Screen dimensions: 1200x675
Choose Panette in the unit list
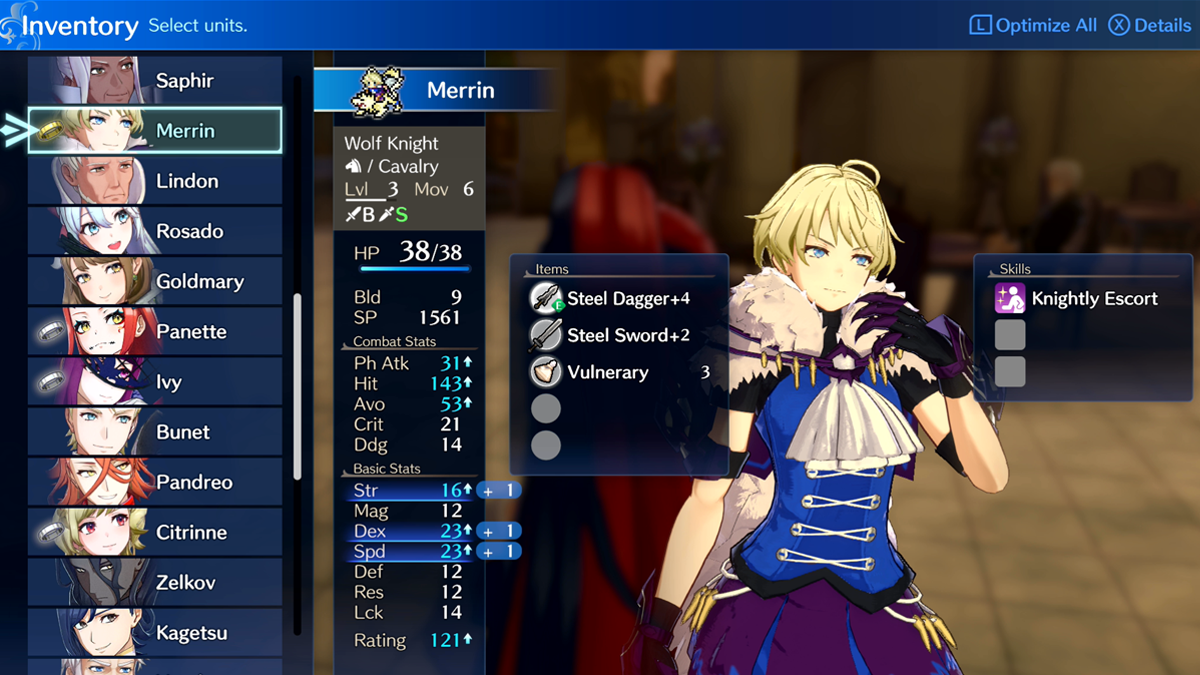coord(155,332)
